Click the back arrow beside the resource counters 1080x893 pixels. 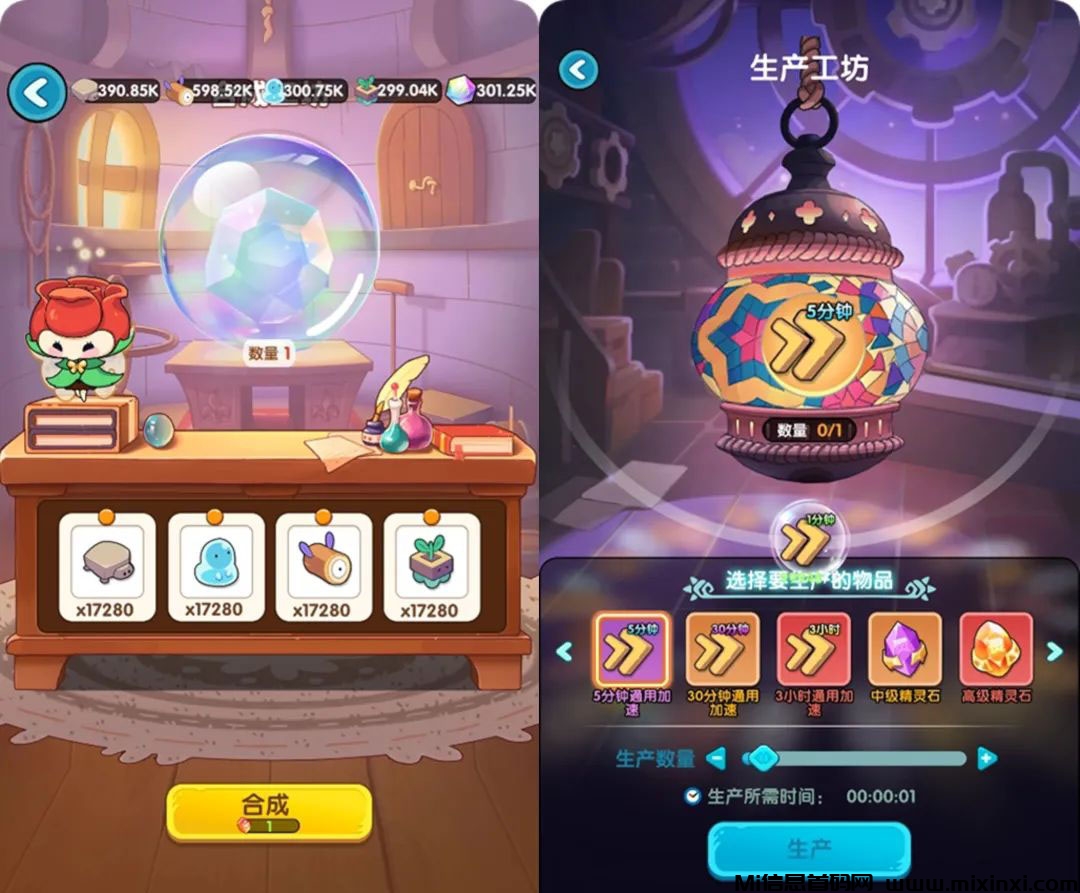[x=37, y=93]
